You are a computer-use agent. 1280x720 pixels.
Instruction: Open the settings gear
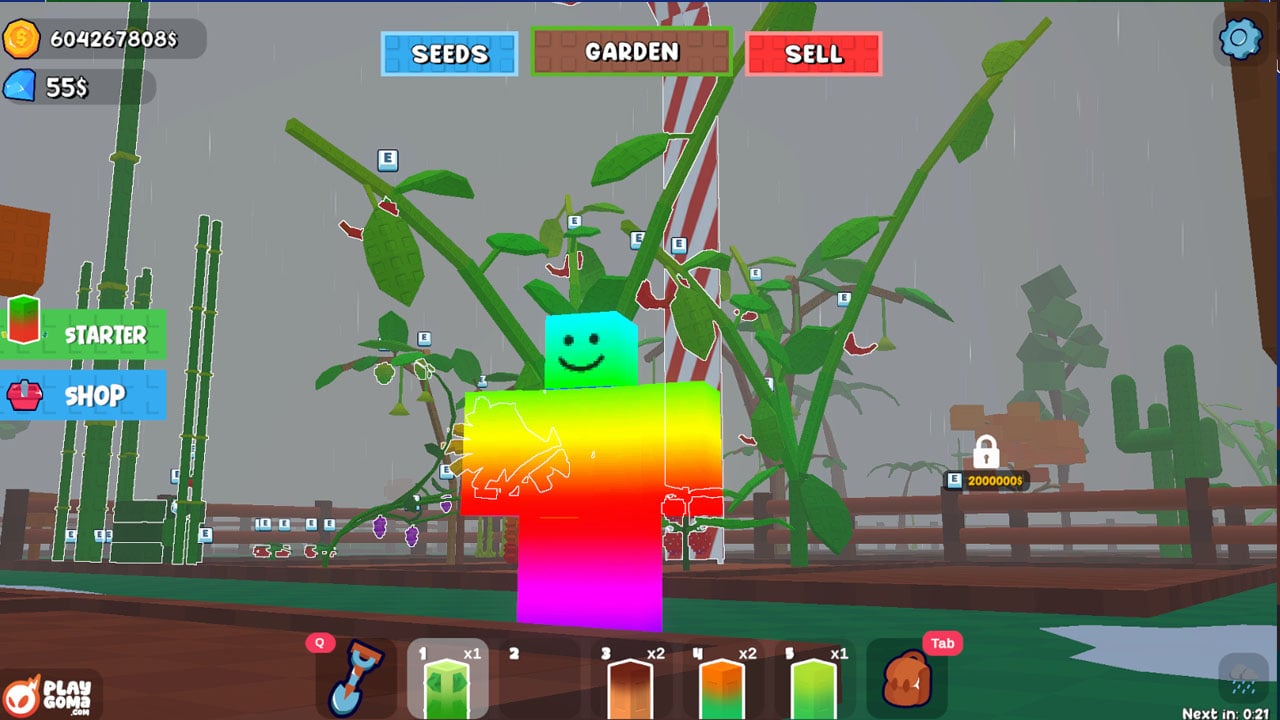tap(1241, 39)
